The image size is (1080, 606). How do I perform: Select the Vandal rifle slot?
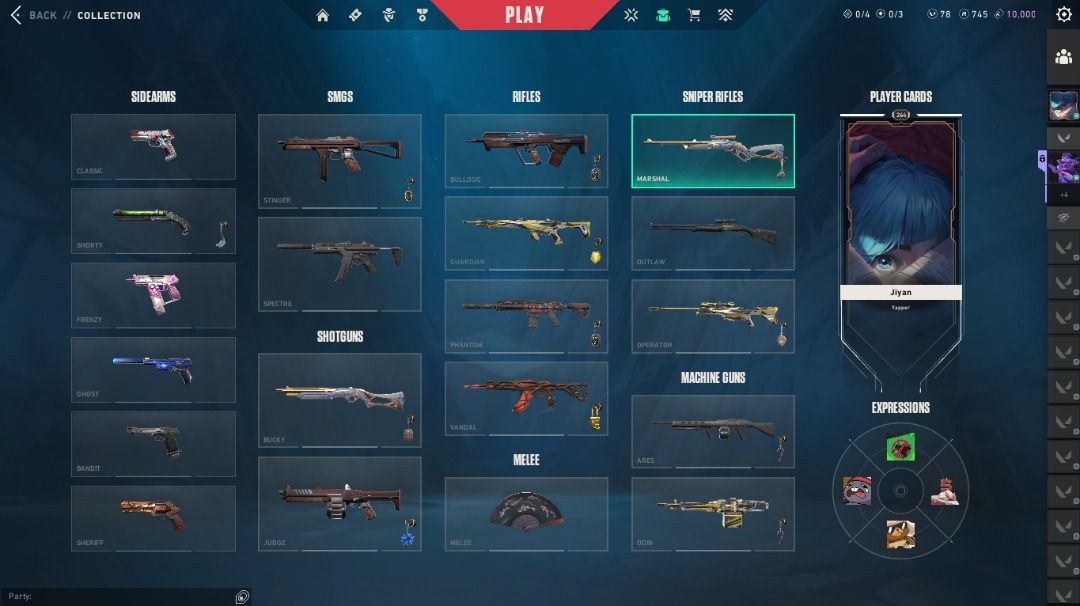coord(526,398)
